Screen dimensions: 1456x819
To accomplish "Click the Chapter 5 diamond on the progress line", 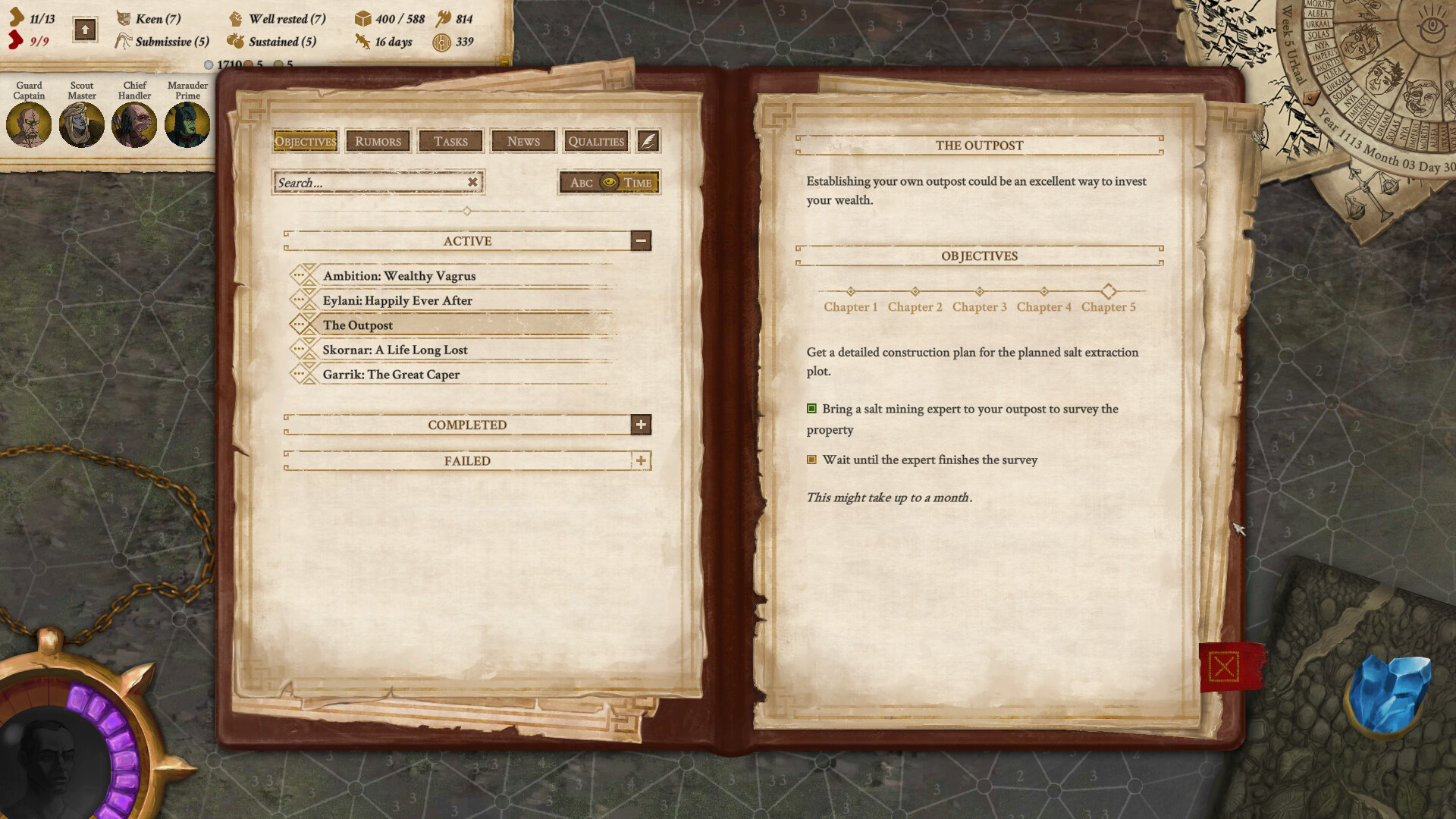I will click(x=1109, y=291).
